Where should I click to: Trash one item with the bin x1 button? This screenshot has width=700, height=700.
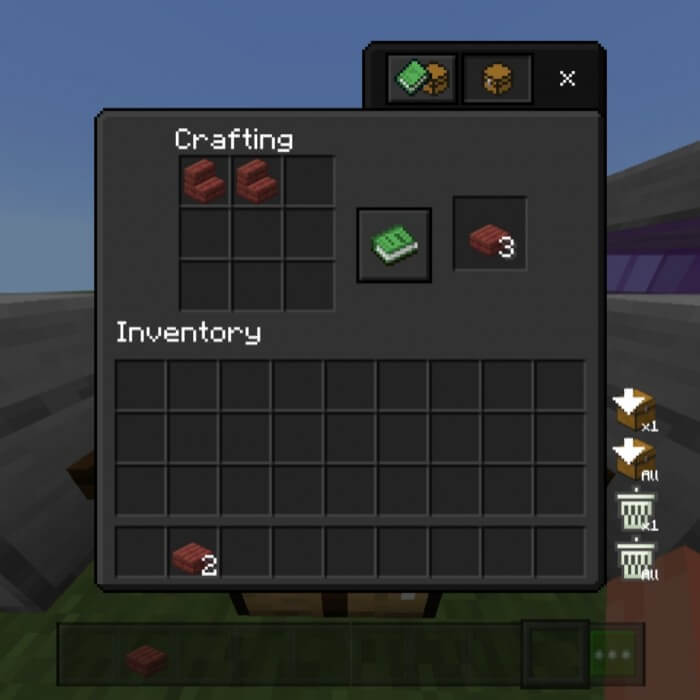635,511
